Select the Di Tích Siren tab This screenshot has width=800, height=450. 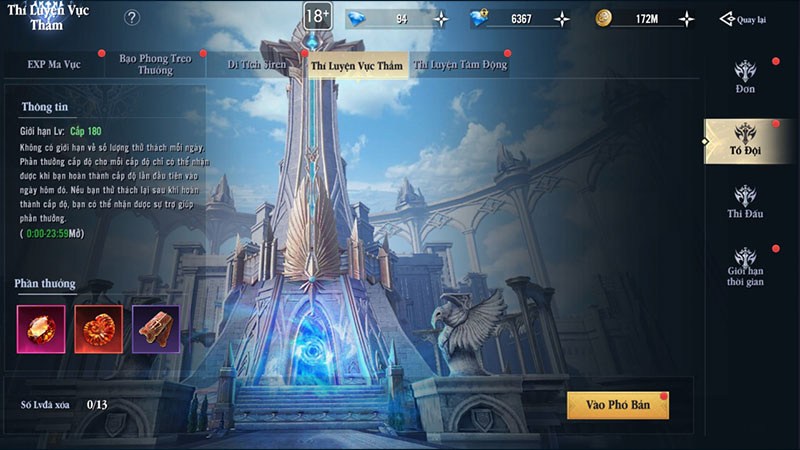point(254,65)
